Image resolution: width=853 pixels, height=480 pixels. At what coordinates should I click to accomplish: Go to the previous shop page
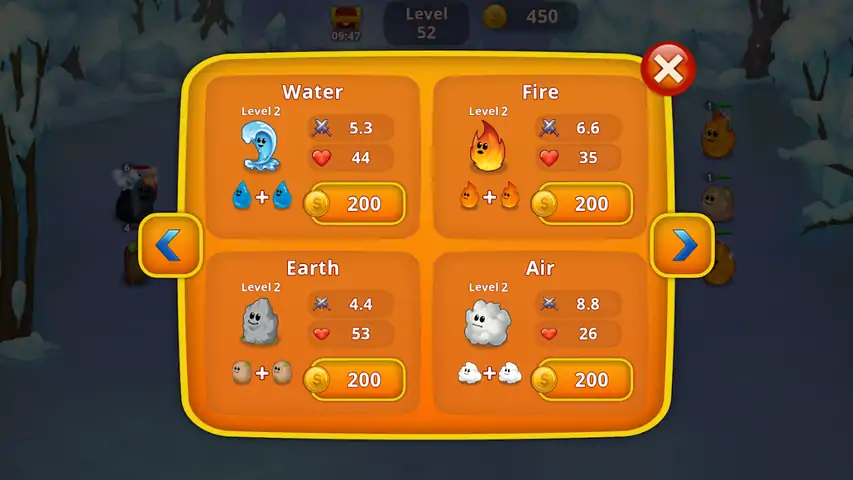(x=170, y=245)
